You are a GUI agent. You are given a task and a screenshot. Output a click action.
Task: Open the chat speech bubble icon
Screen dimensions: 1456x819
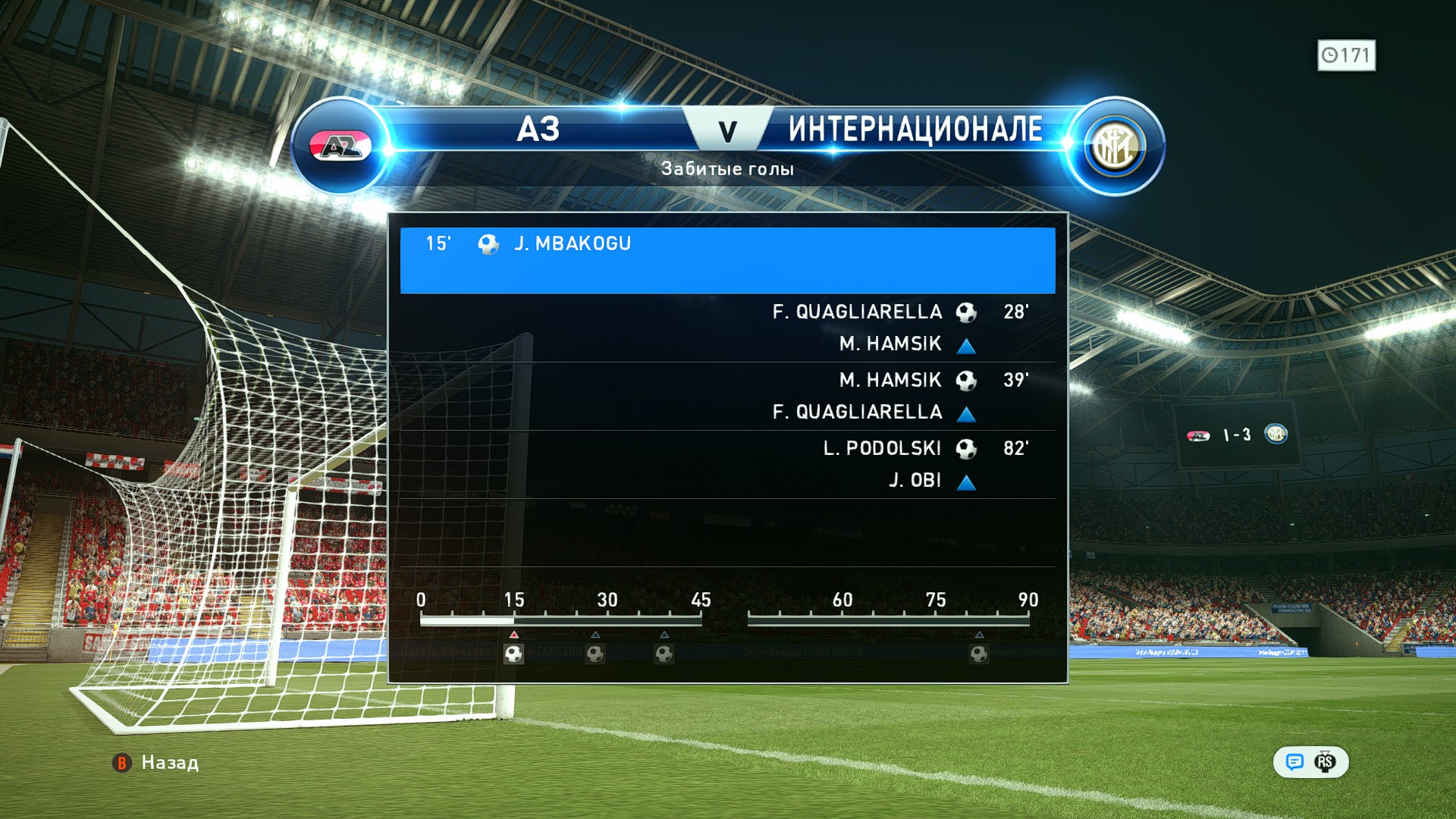(x=1294, y=762)
